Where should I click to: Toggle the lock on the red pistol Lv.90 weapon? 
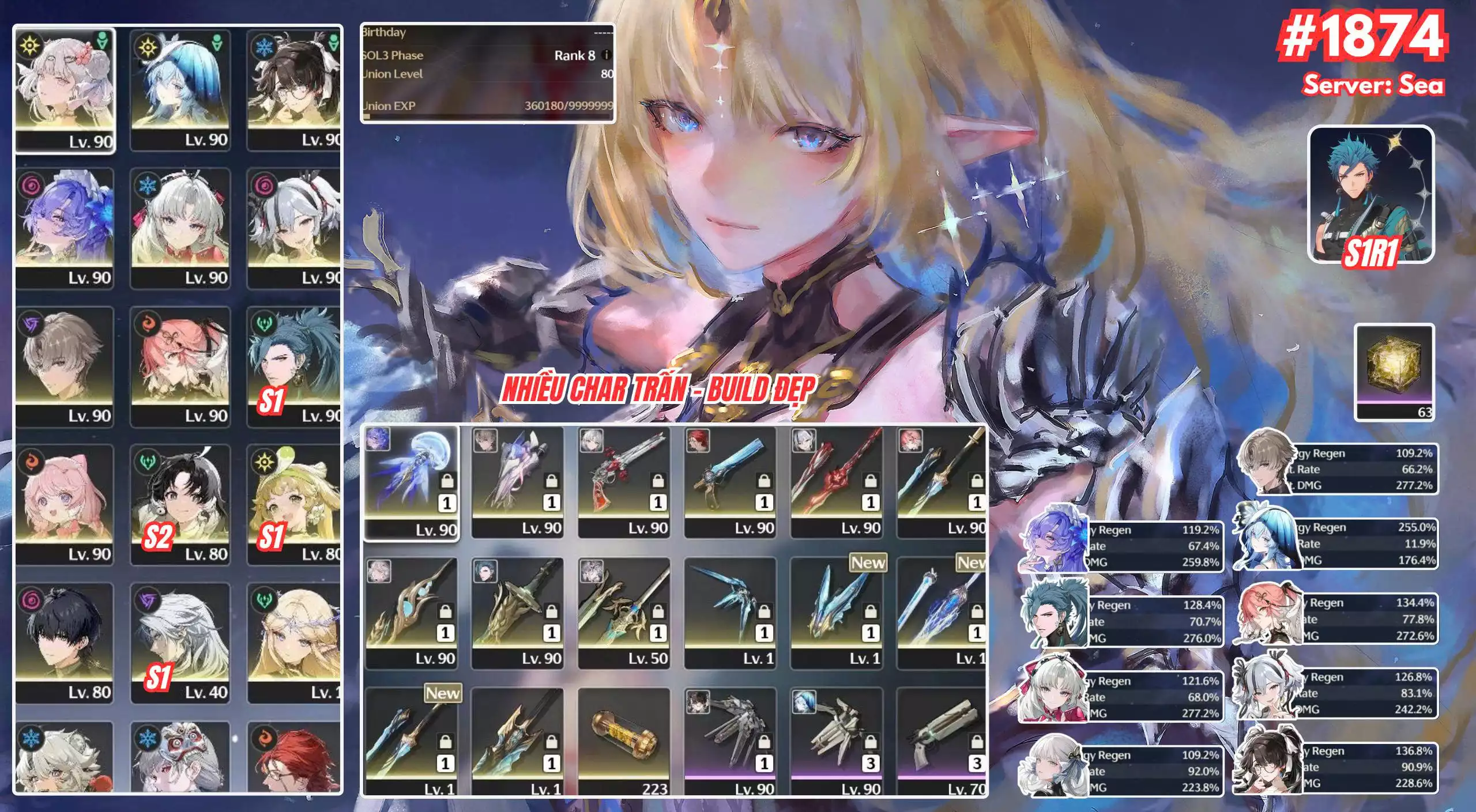click(x=657, y=481)
